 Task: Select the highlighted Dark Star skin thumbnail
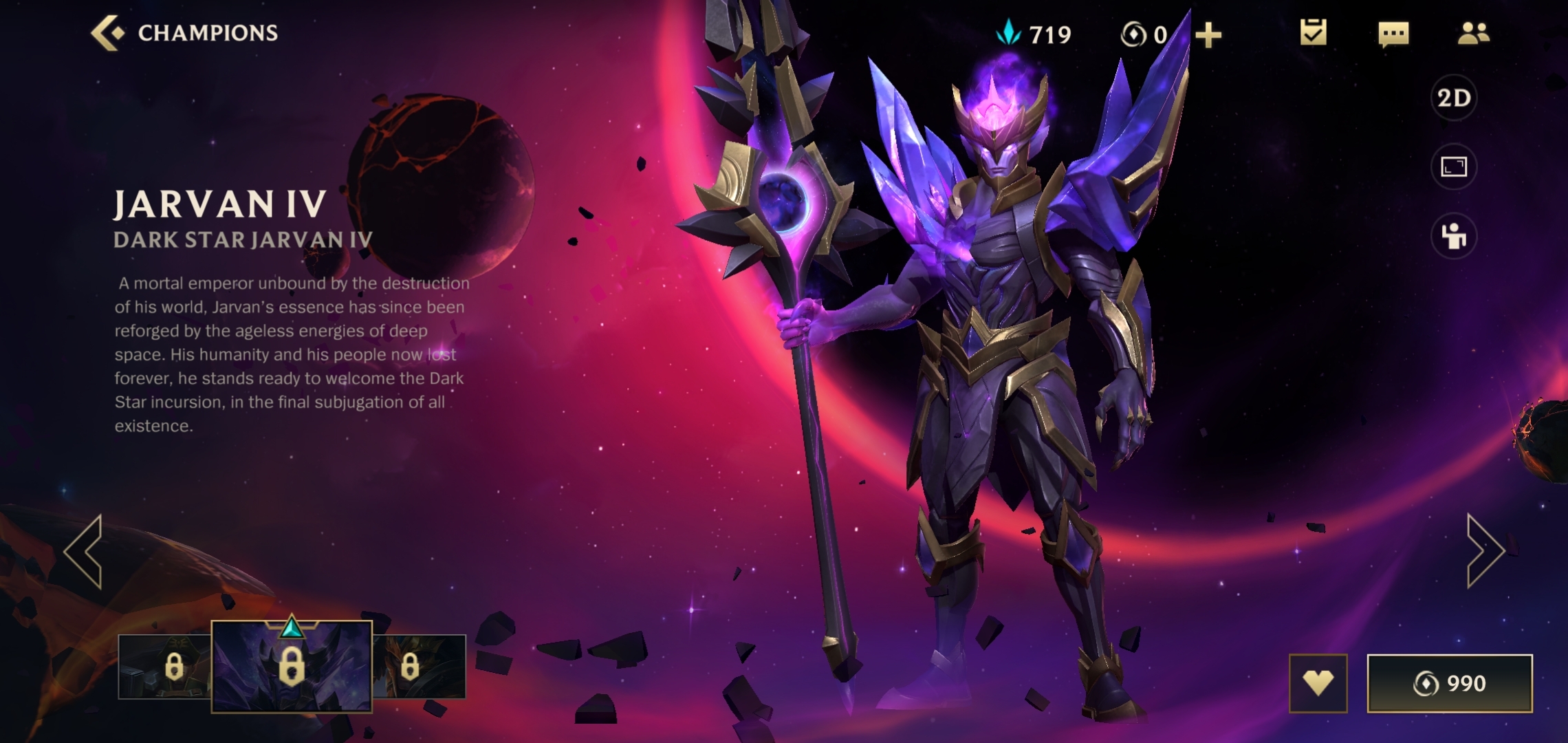point(292,666)
